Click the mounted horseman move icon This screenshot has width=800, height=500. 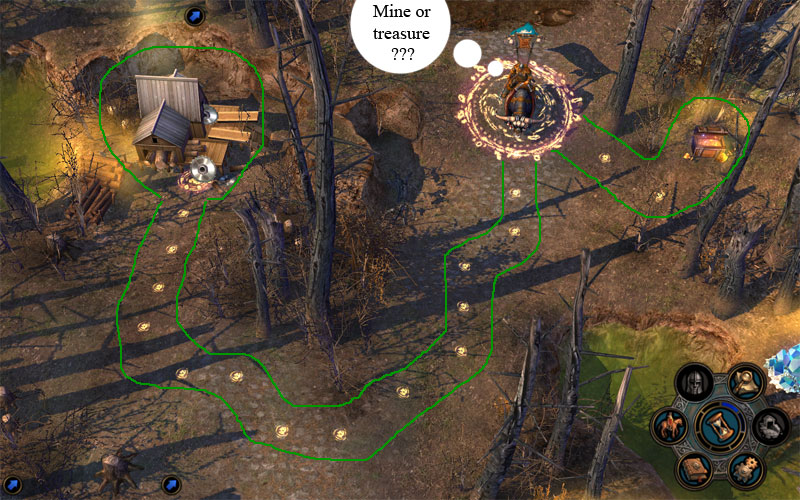tap(667, 425)
